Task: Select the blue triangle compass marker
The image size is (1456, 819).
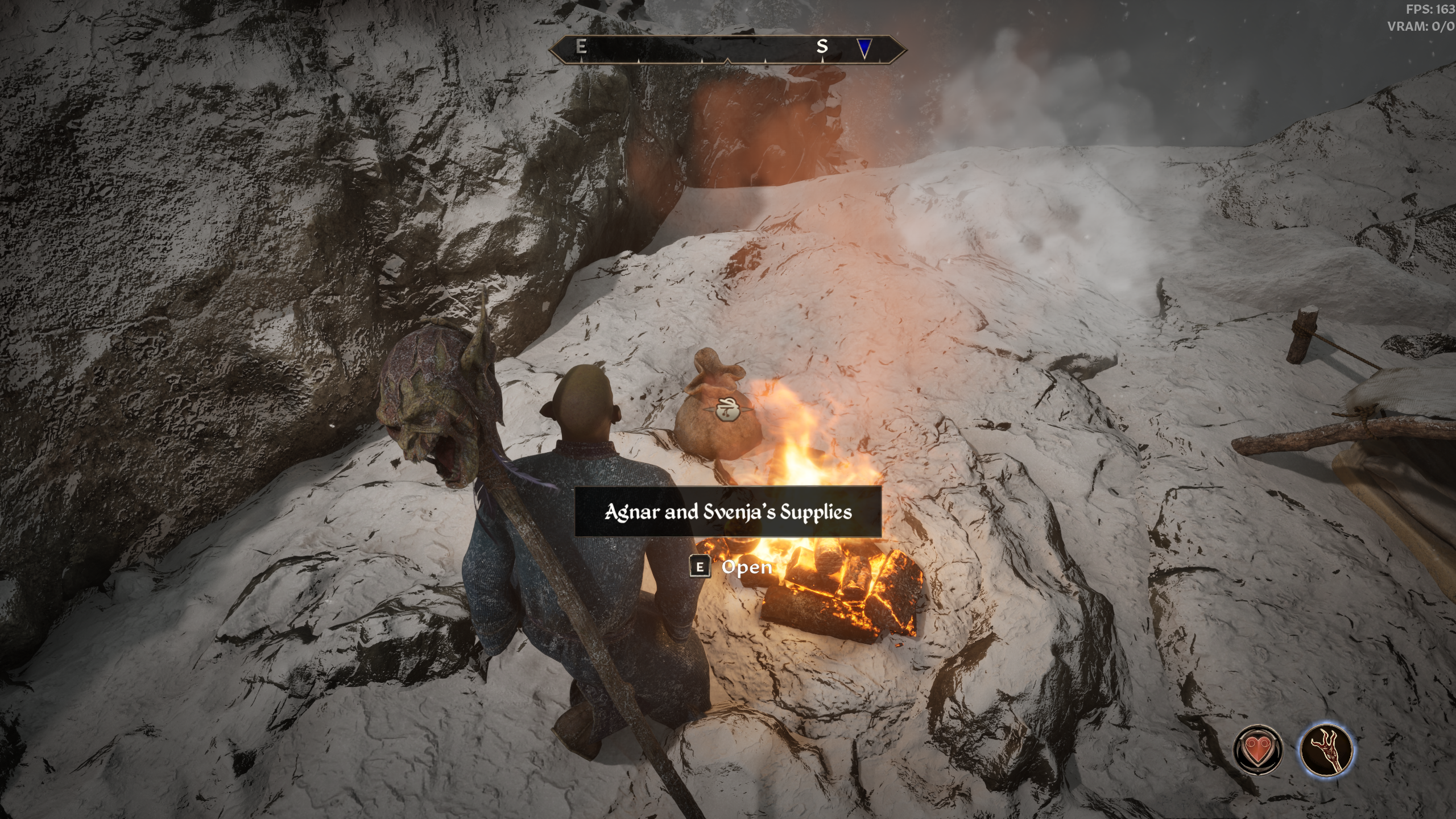Action: [864, 48]
